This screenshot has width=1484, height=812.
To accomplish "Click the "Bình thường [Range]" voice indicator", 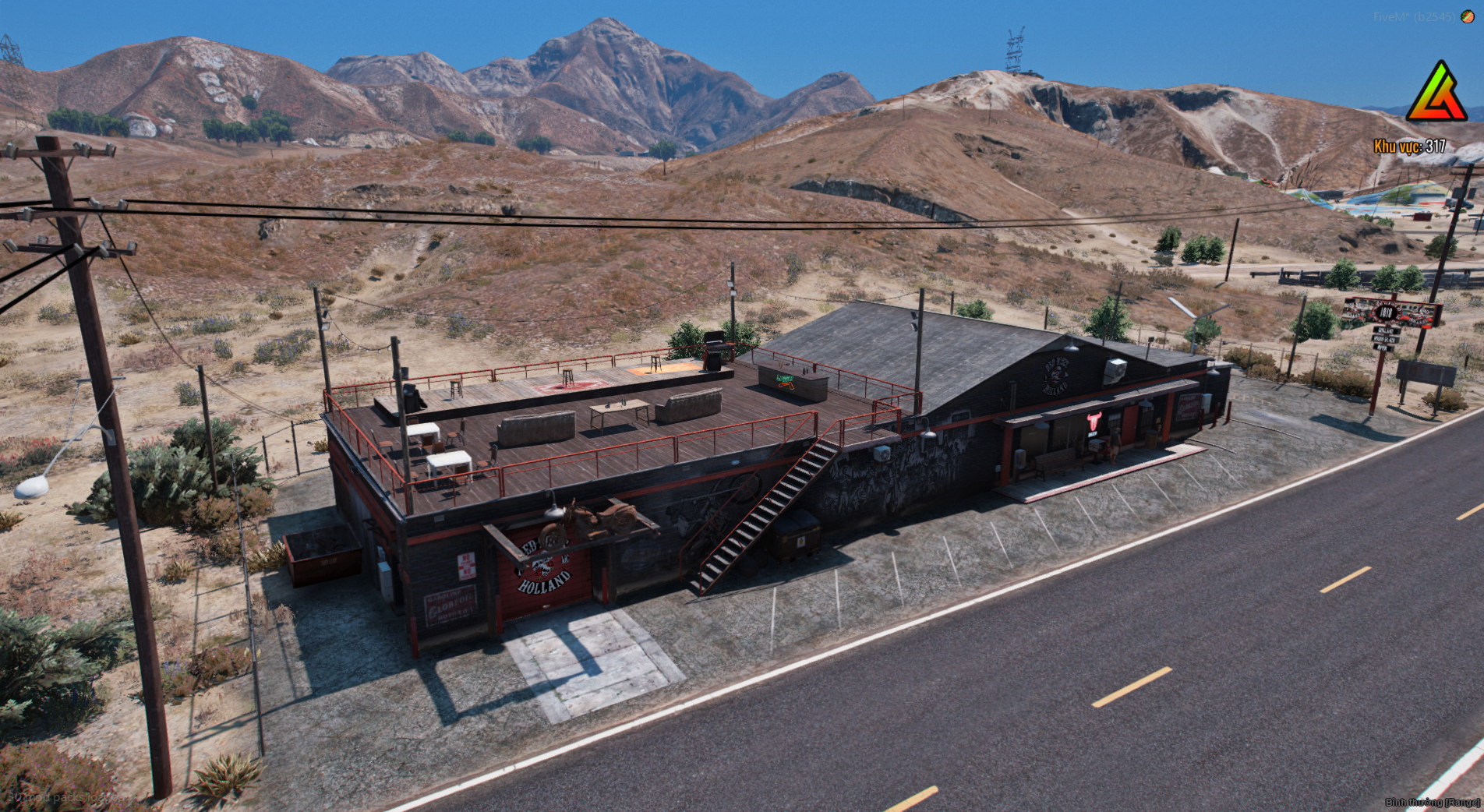I will [x=1432, y=802].
